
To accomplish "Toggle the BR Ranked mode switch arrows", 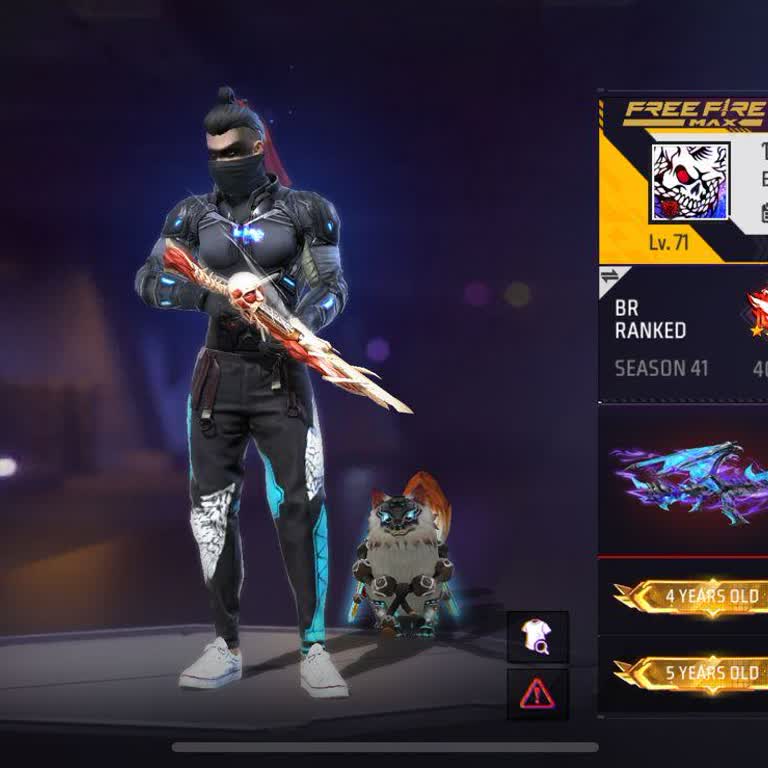I will pyautogui.click(x=609, y=278).
